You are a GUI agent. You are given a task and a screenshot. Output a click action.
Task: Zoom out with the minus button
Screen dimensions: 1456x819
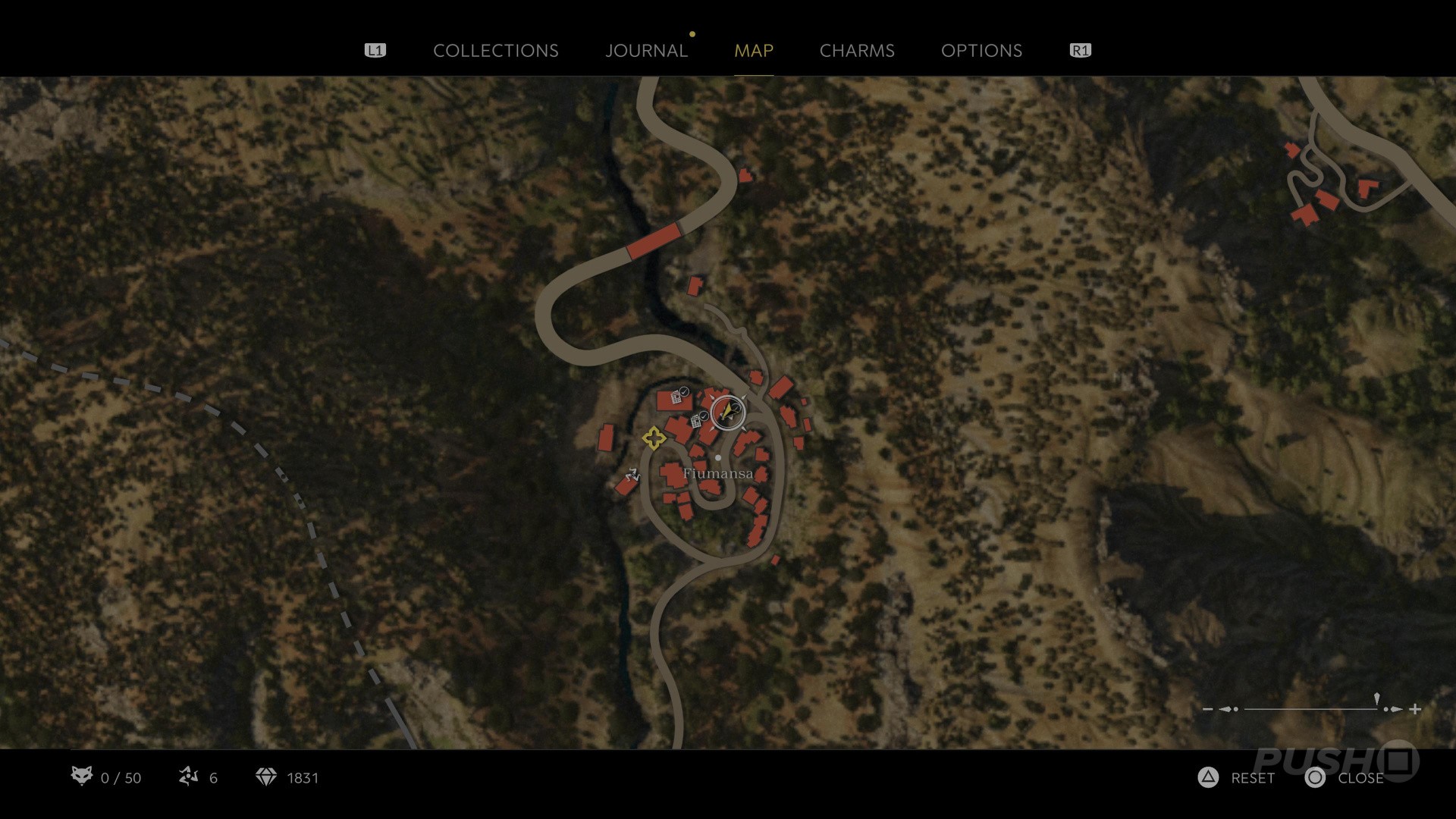[x=1208, y=710]
